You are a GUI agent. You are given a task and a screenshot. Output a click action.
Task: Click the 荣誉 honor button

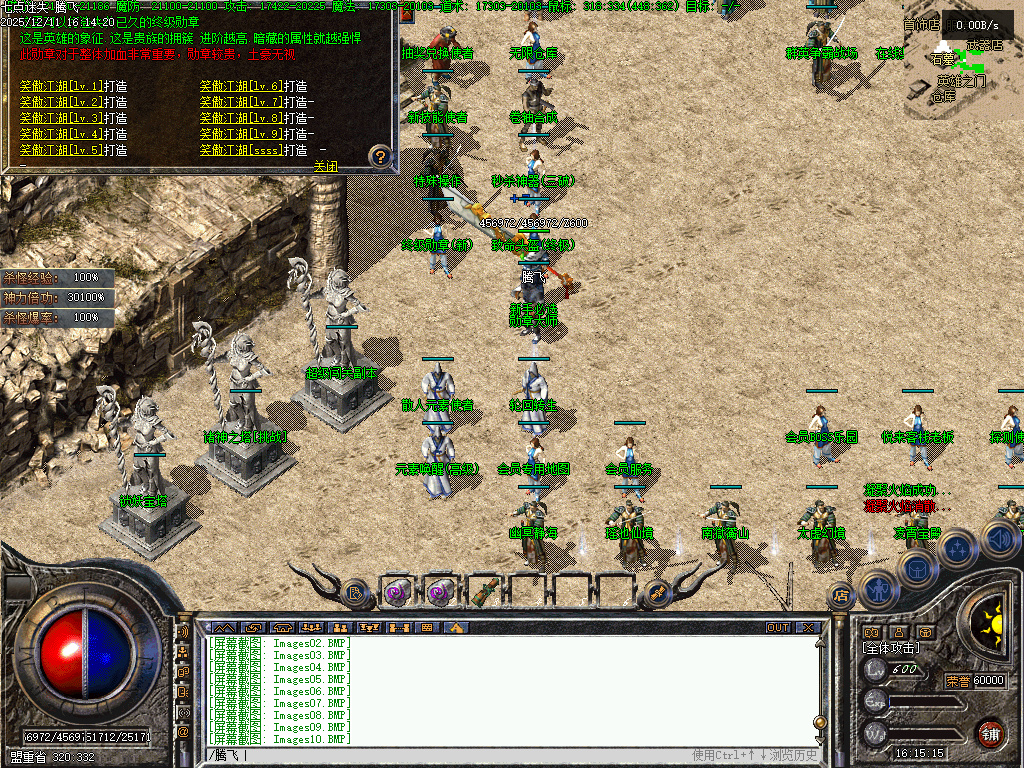pos(957,681)
